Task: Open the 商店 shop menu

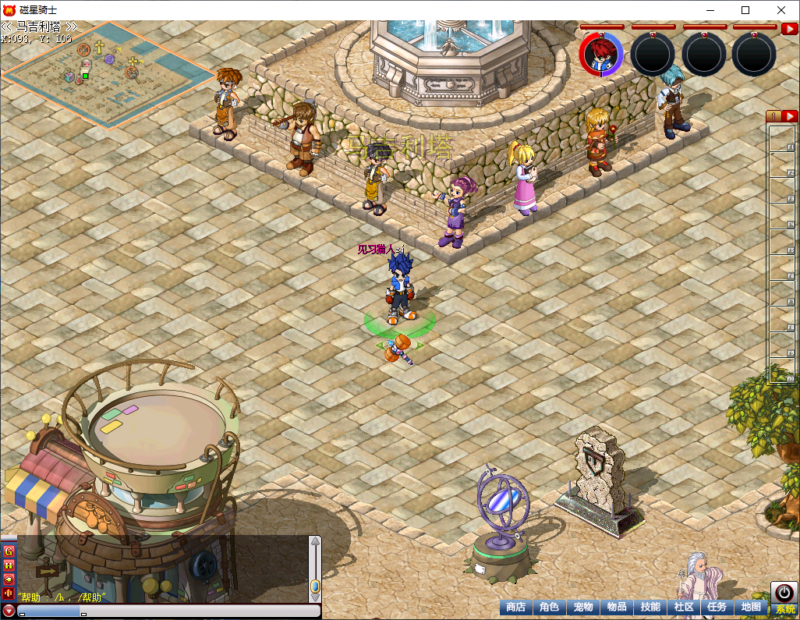Action: click(x=515, y=607)
